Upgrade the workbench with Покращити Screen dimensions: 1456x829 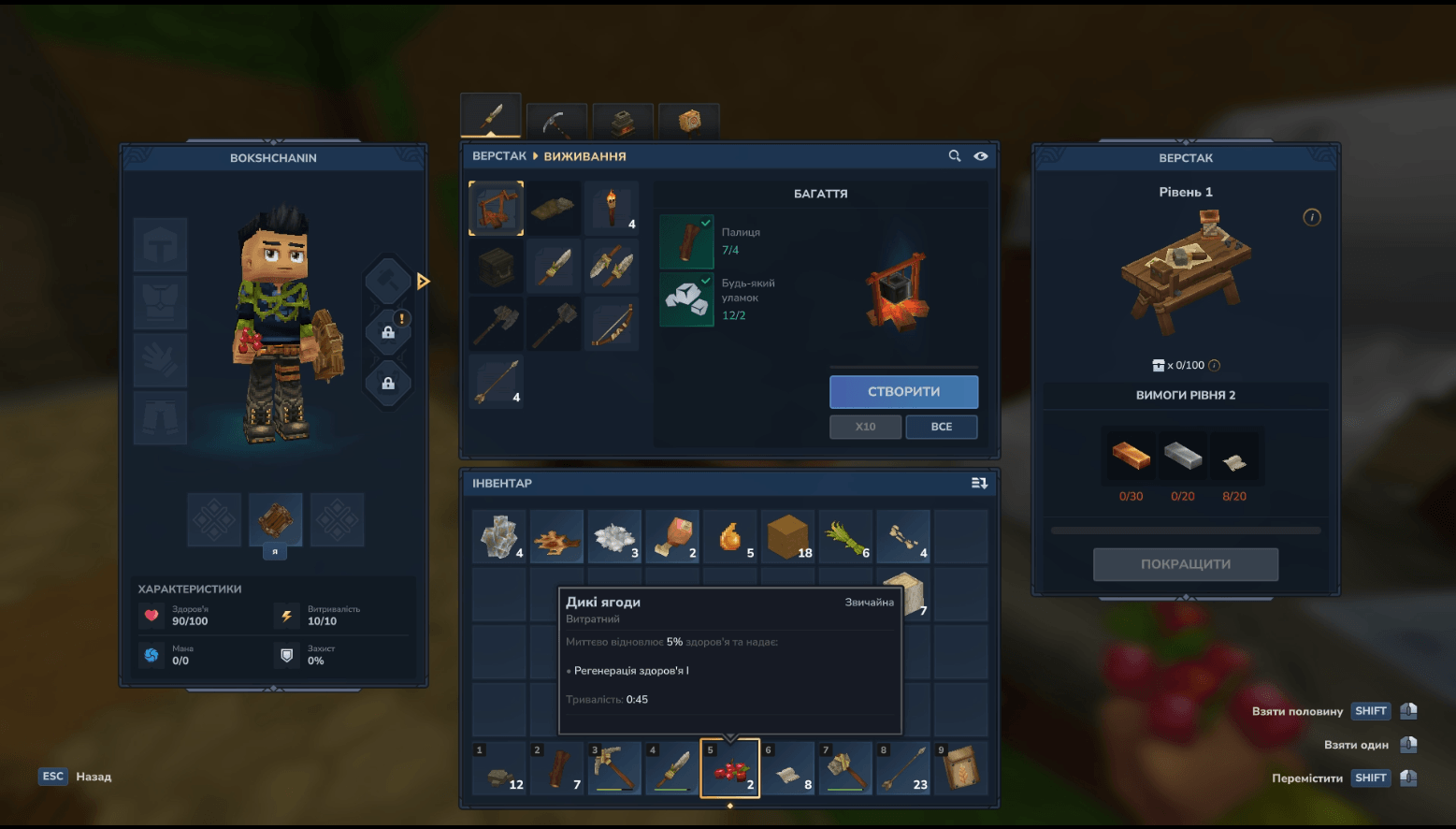1185,564
